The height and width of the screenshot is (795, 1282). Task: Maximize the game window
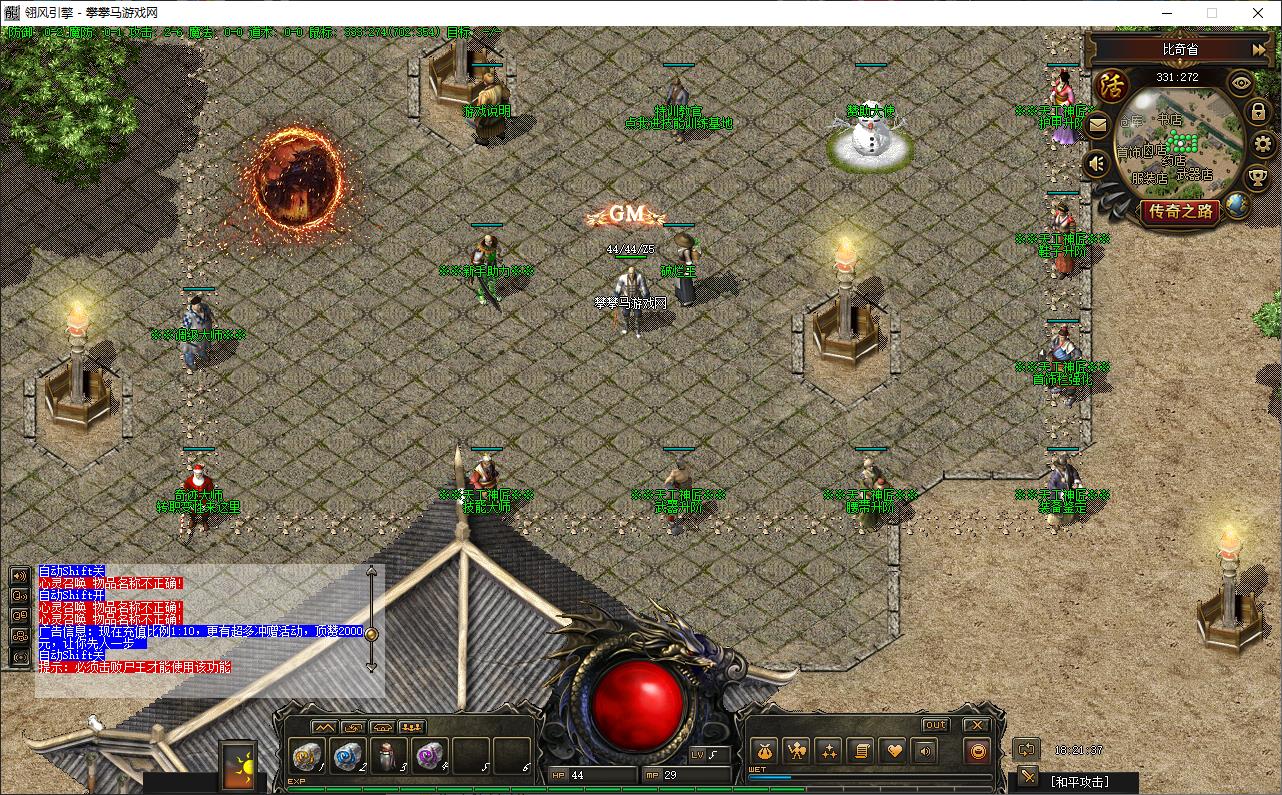(1212, 13)
